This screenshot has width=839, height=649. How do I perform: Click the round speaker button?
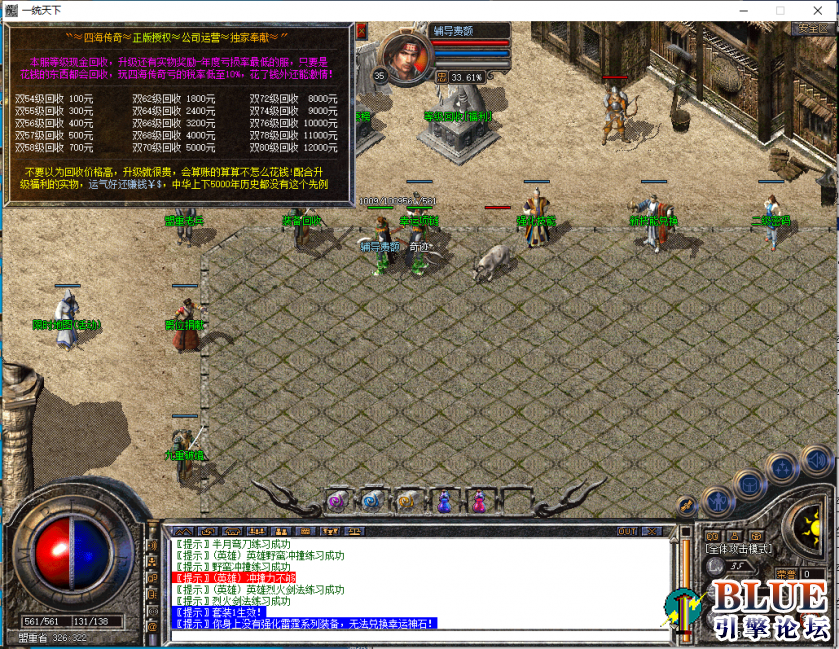[x=817, y=461]
